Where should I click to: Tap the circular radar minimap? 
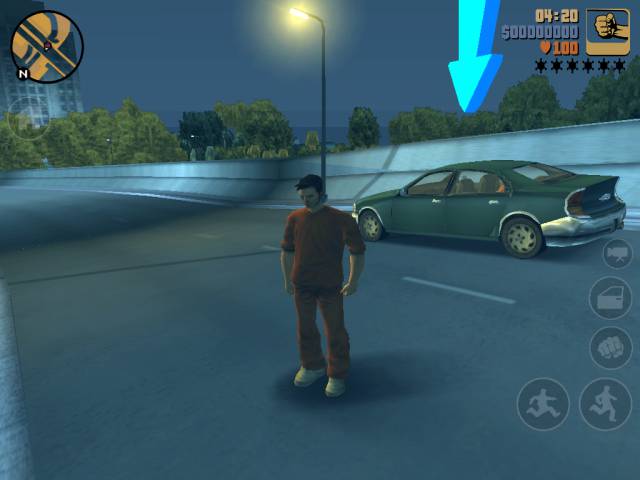[47, 45]
